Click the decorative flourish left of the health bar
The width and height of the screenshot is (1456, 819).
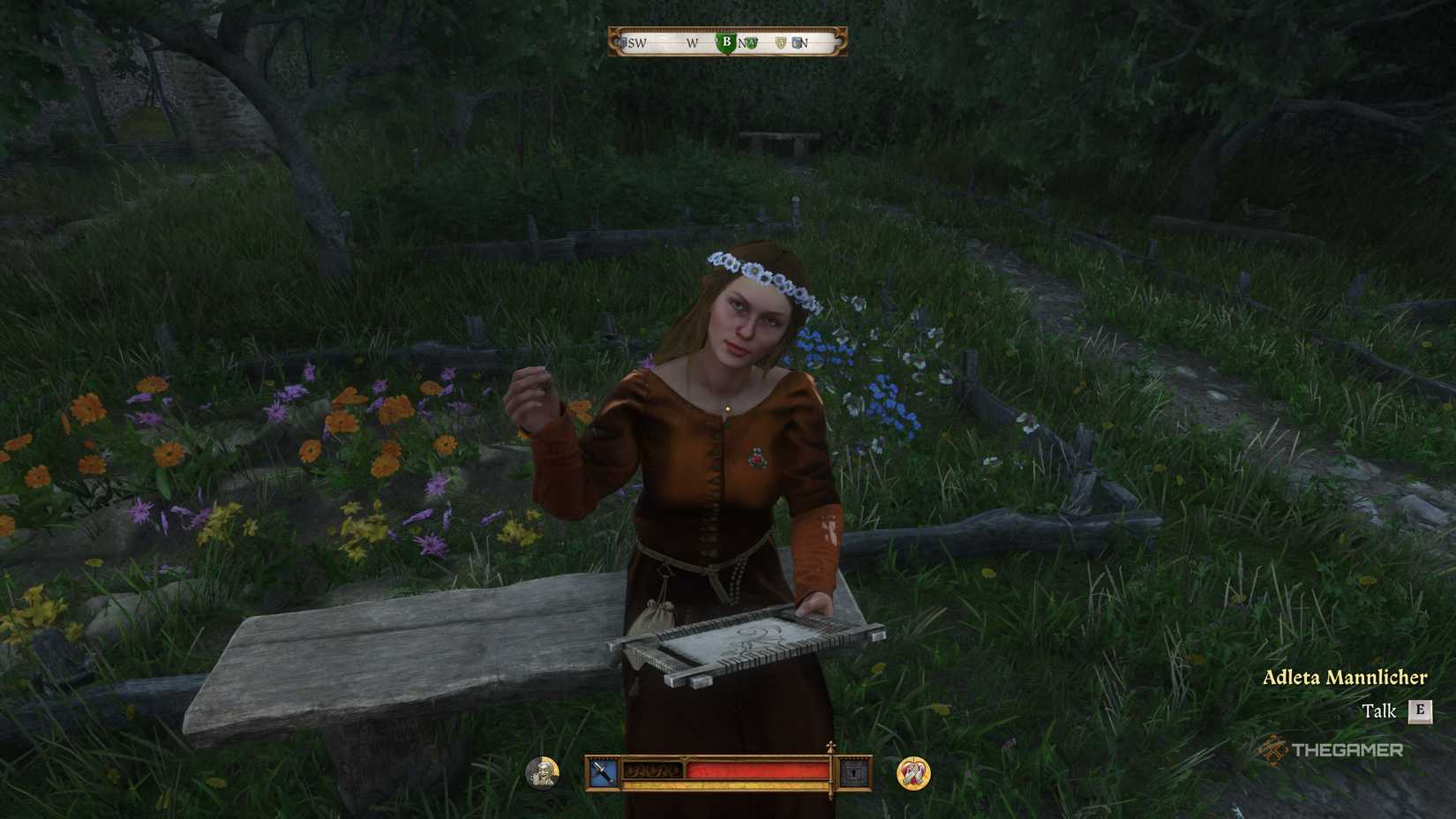coord(653,770)
